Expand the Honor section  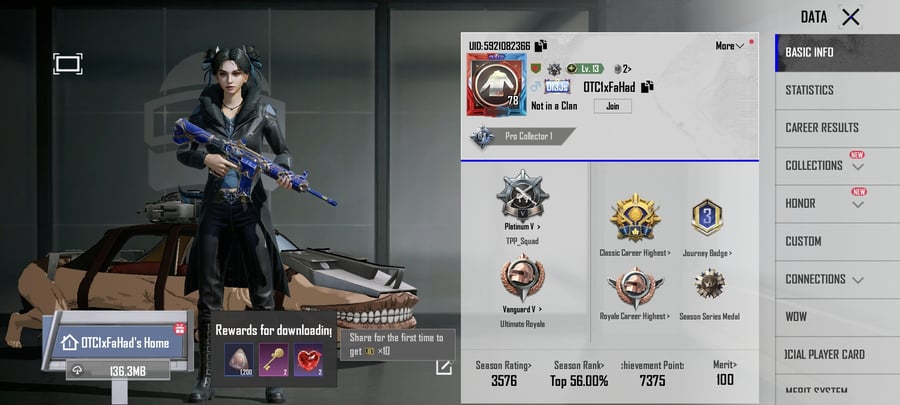[x=825, y=204]
